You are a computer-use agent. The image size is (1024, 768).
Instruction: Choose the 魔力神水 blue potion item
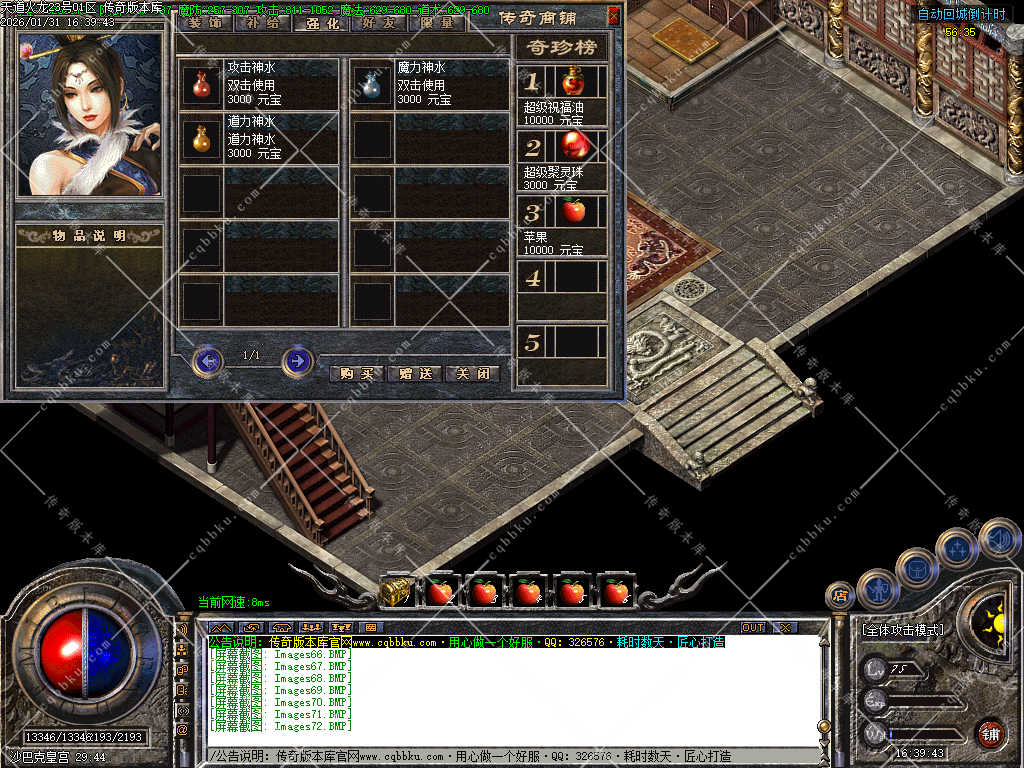click(x=372, y=85)
